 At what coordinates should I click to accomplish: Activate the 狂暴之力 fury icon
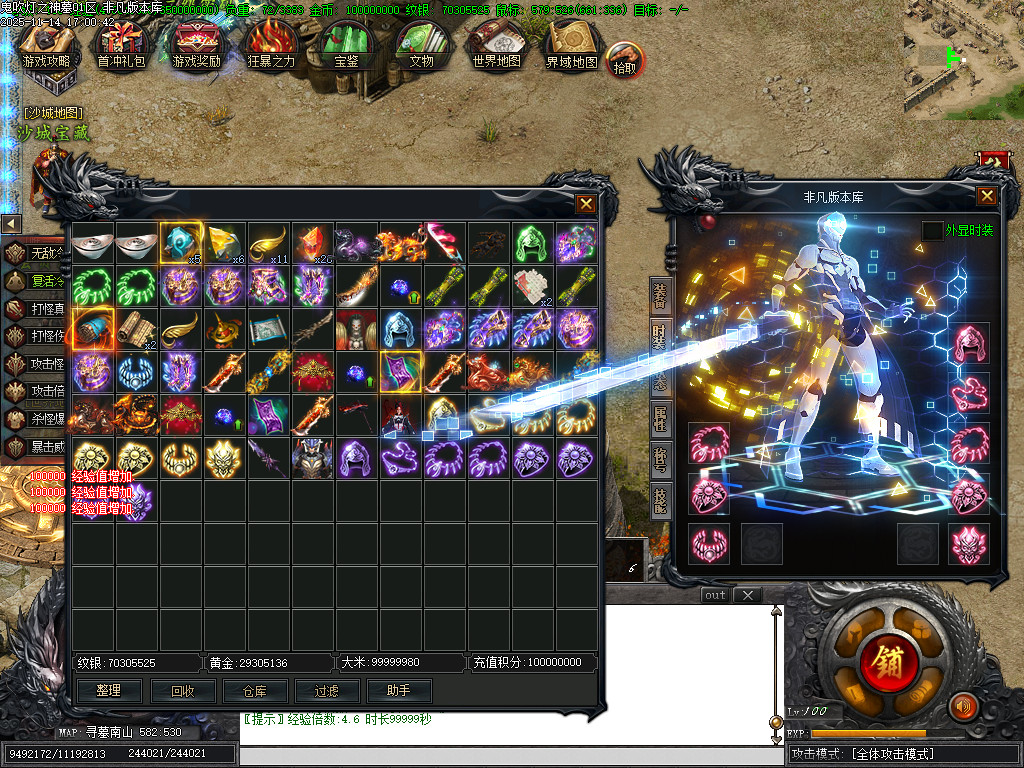point(272,47)
